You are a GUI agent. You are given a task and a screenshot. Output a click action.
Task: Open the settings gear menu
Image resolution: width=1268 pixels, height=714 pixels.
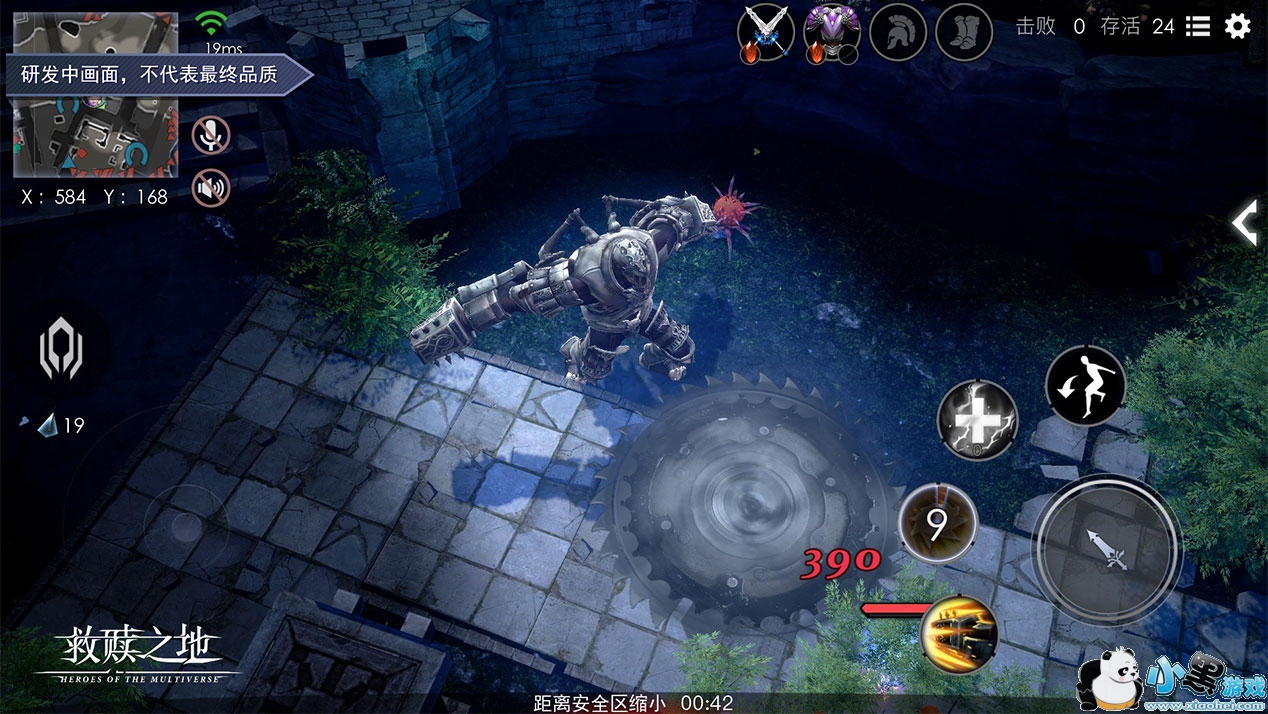tap(1237, 27)
